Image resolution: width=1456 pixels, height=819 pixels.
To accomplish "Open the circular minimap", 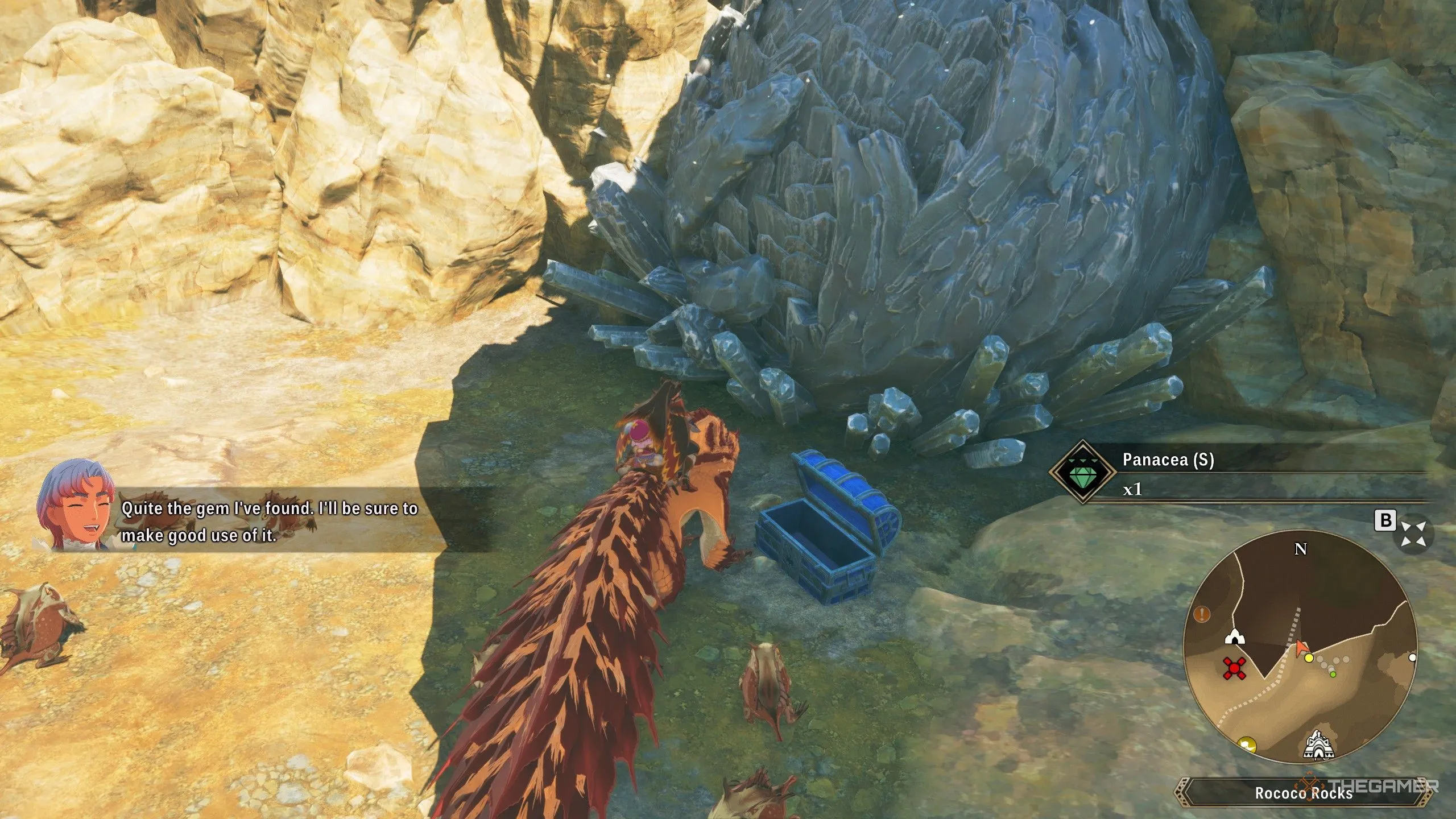I will pos(1300,646).
